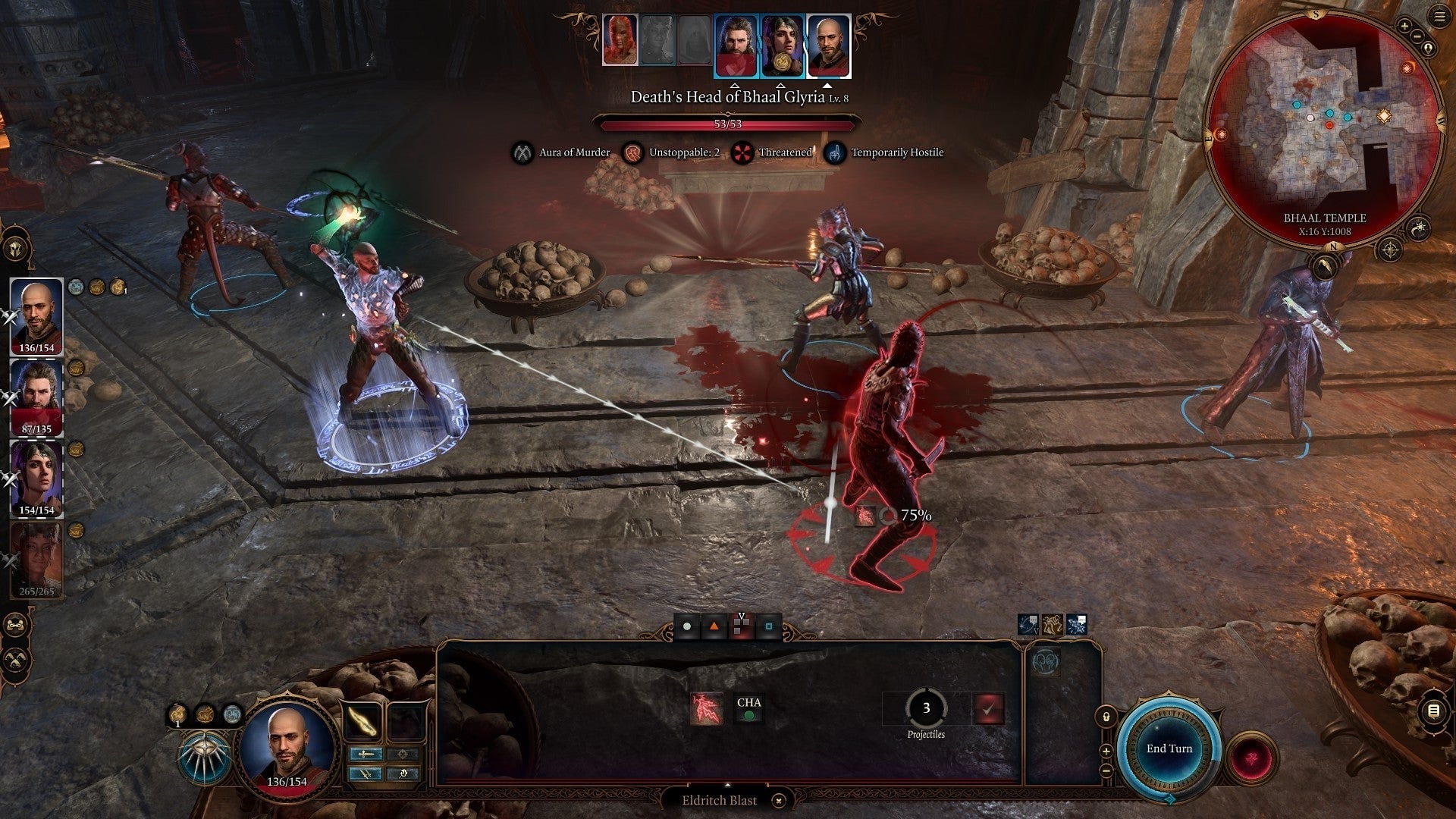Select the Eldritch Blast spell icon in the preview panel

point(708,709)
